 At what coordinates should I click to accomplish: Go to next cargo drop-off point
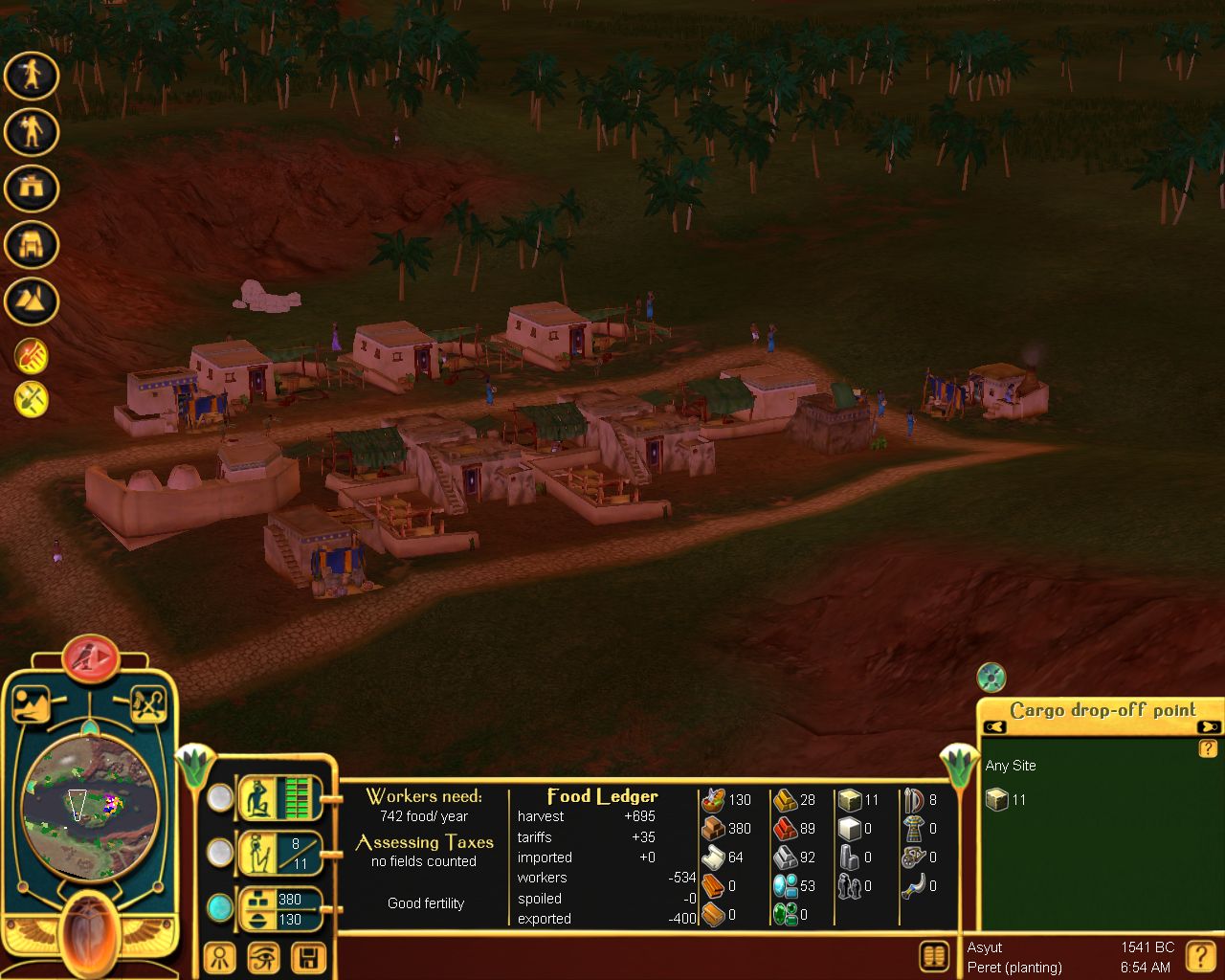[1209, 727]
